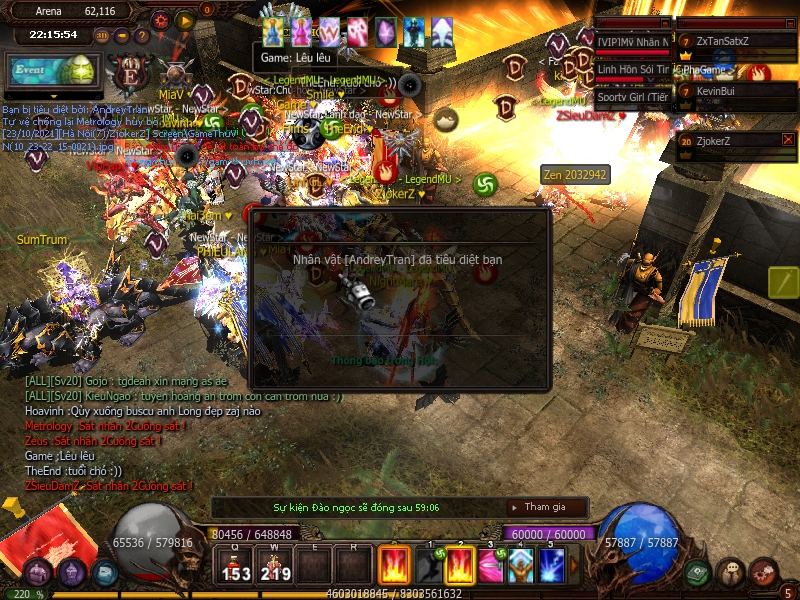This screenshot has height=600, width=800.
Task: Activate the pink lips skill icon
Action: pos(491,565)
